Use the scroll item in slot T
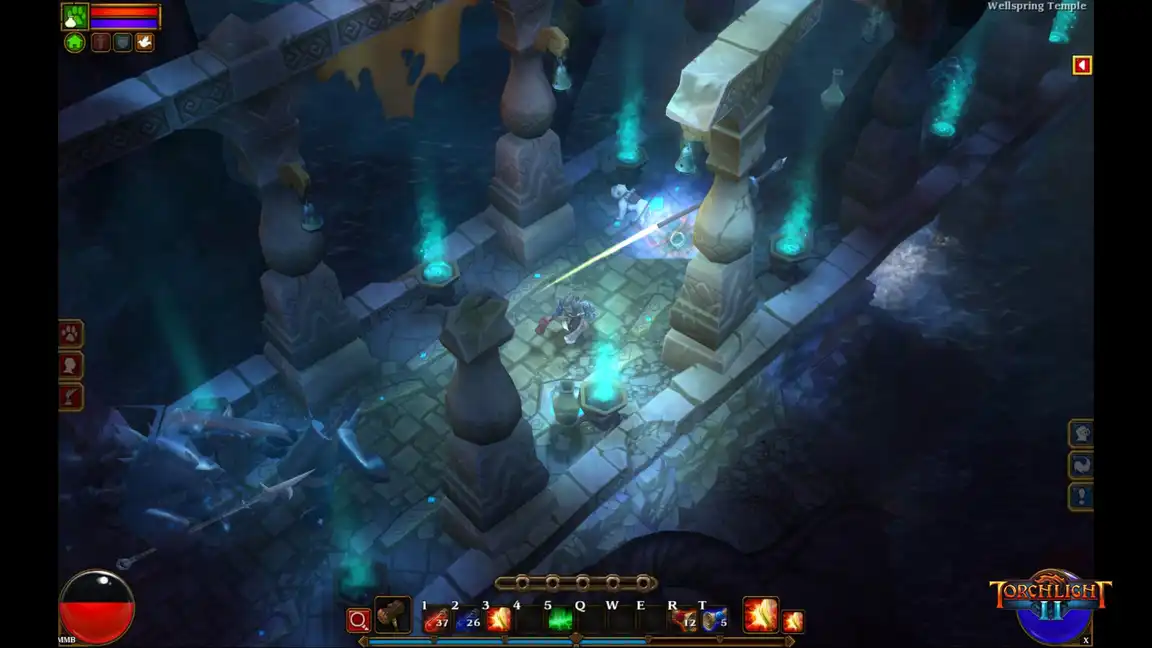The width and height of the screenshot is (1152, 648). point(714,620)
